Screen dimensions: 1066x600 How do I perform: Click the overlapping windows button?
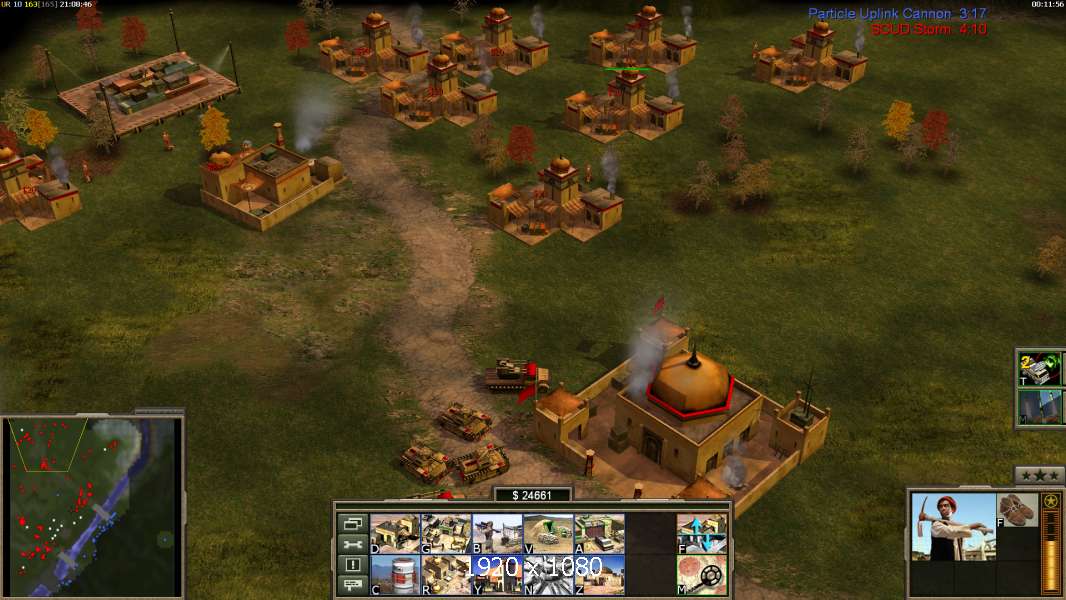(x=352, y=524)
